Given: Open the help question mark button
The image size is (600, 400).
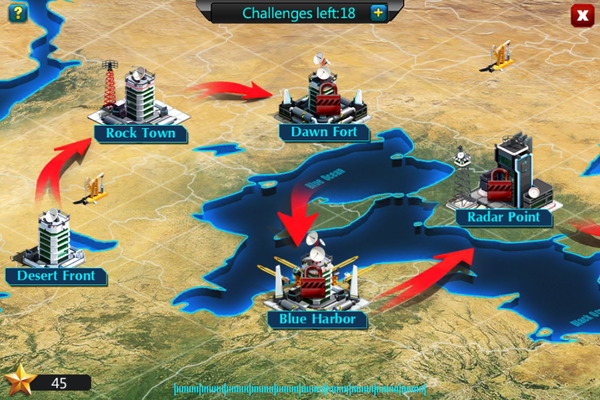Looking at the screenshot, I should [x=17, y=14].
